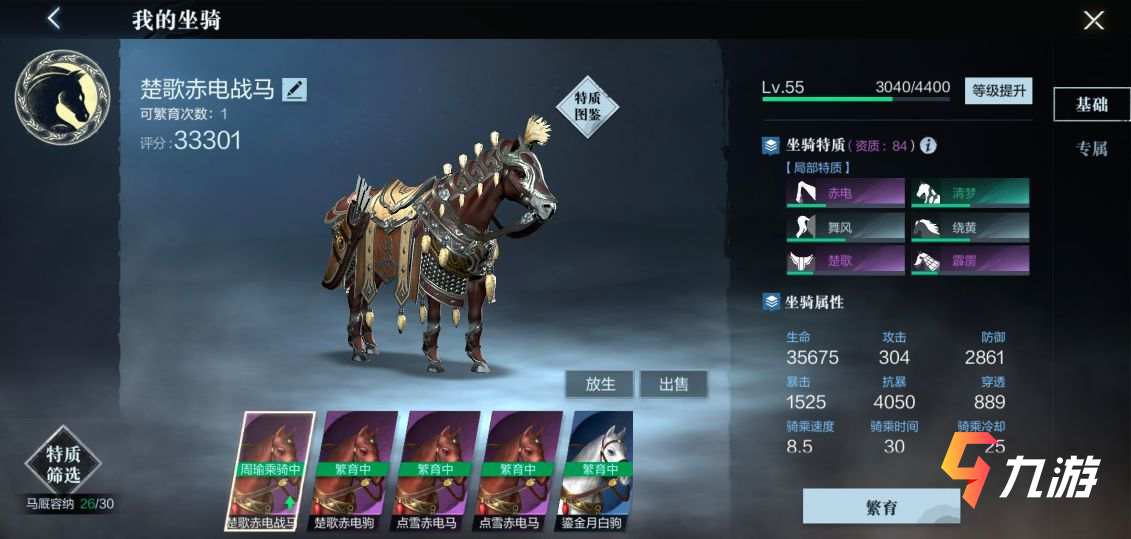
Task: Select the 霹雳 trait
Action: click(969, 261)
